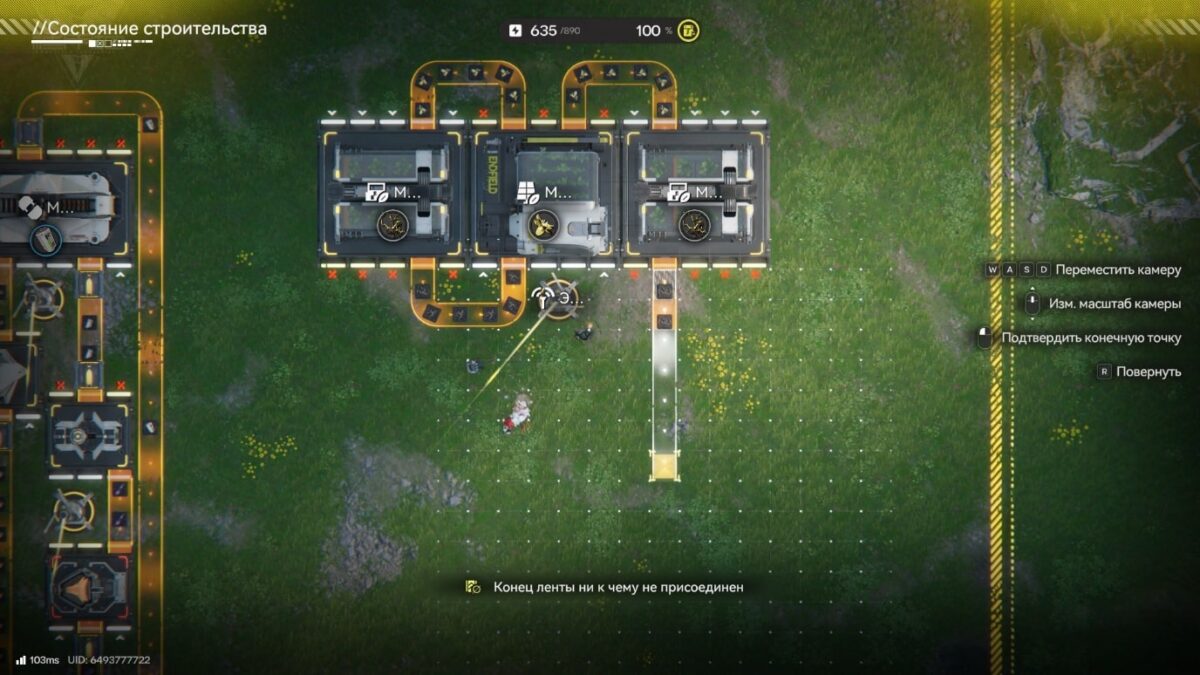Viewport: 1200px width, 675px height.
Task: Select the white canister product icon
Action: (45, 239)
